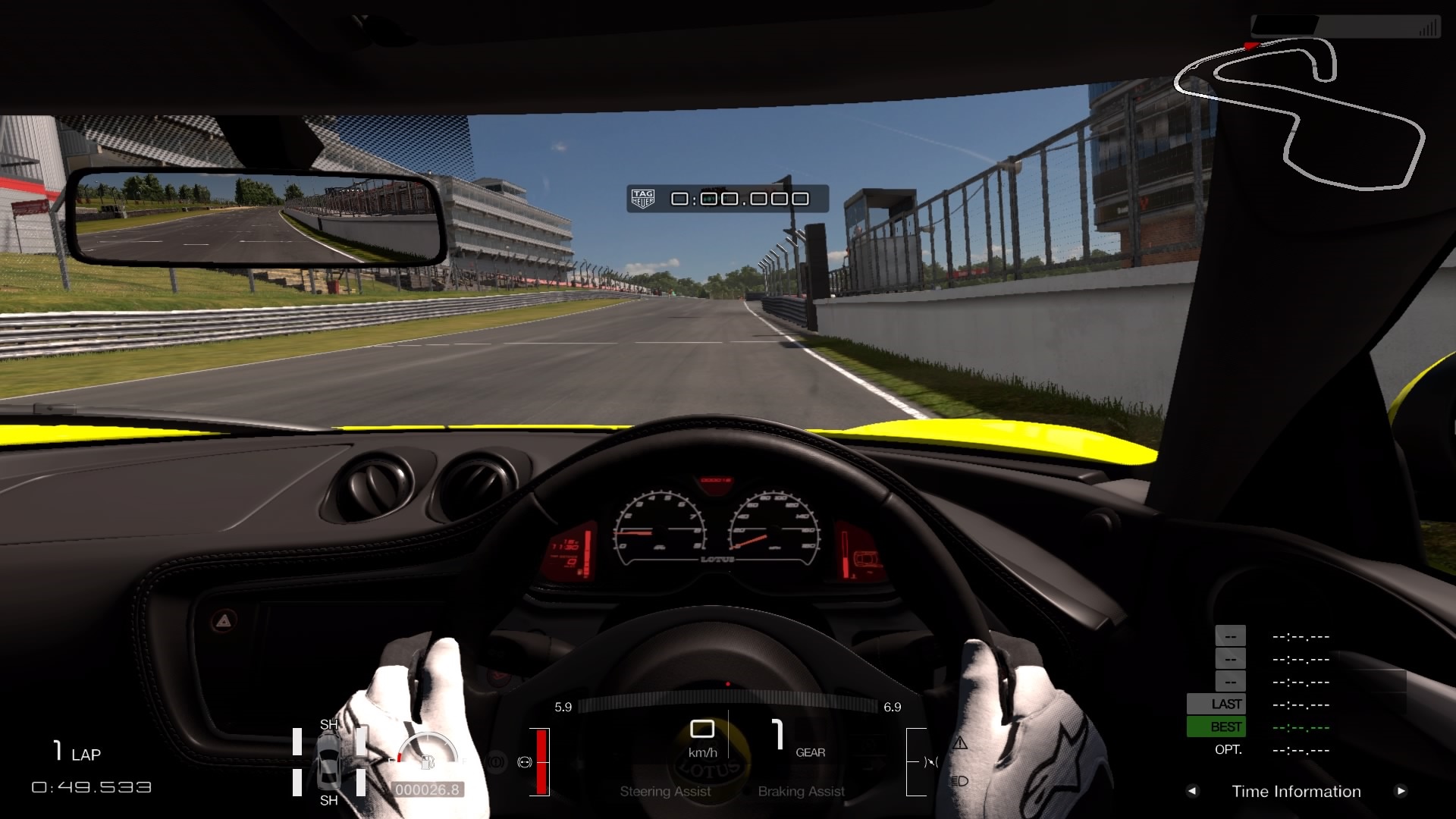Image resolution: width=1456 pixels, height=819 pixels.
Task: Show next panel with the right arrow
Action: (1401, 791)
